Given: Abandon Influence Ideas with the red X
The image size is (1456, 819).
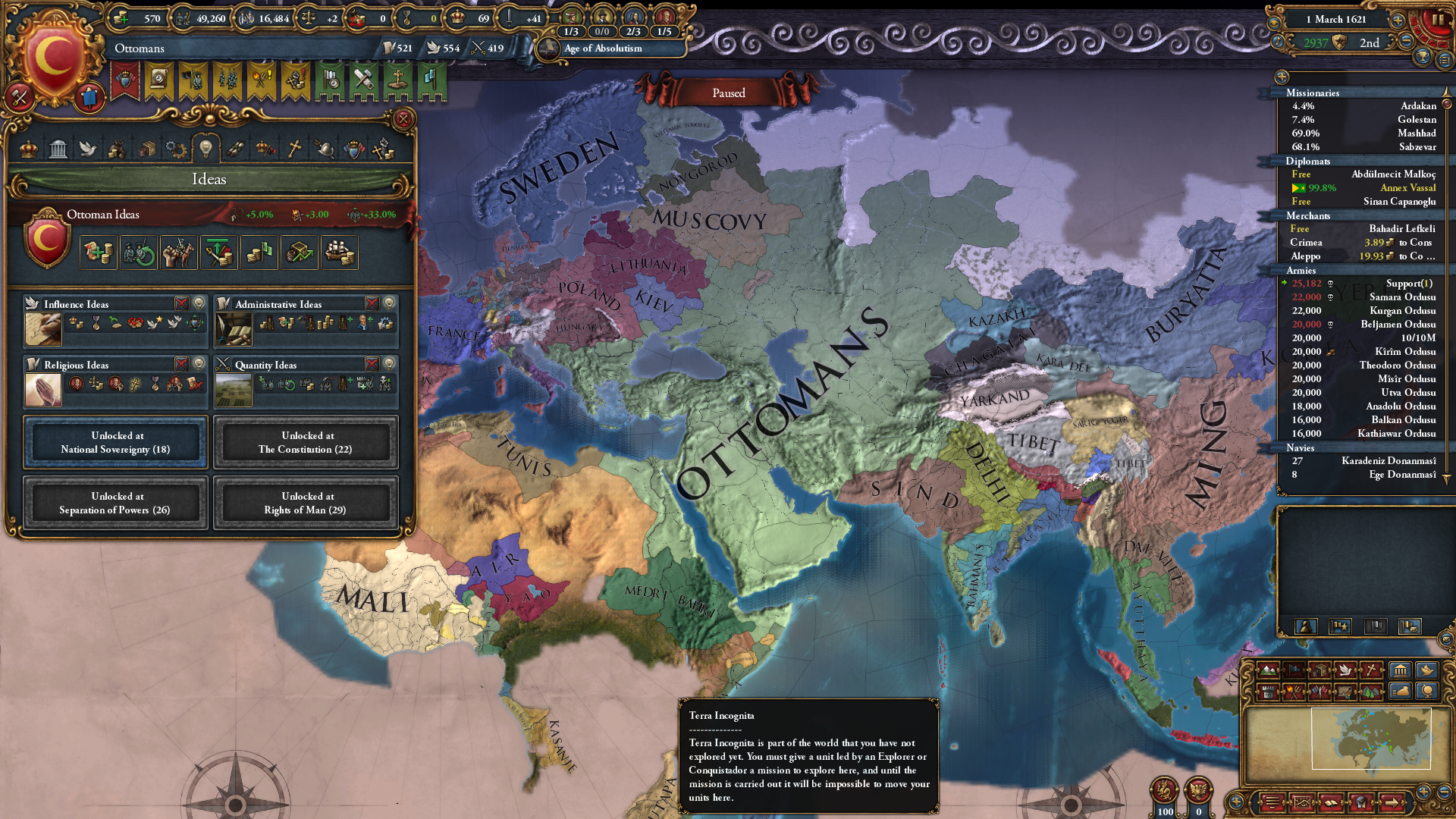Looking at the screenshot, I should 181,303.
